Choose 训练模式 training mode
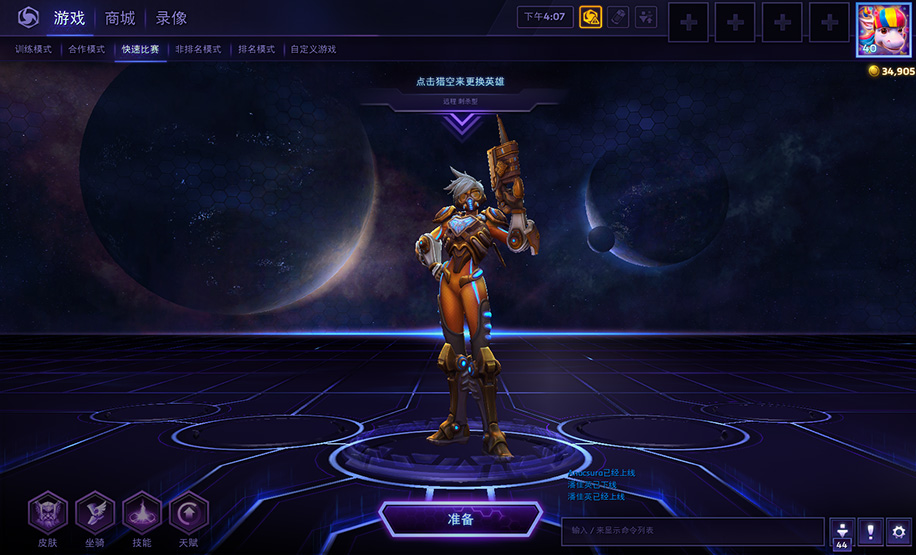Screen dimensions: 916x555 (32, 49)
